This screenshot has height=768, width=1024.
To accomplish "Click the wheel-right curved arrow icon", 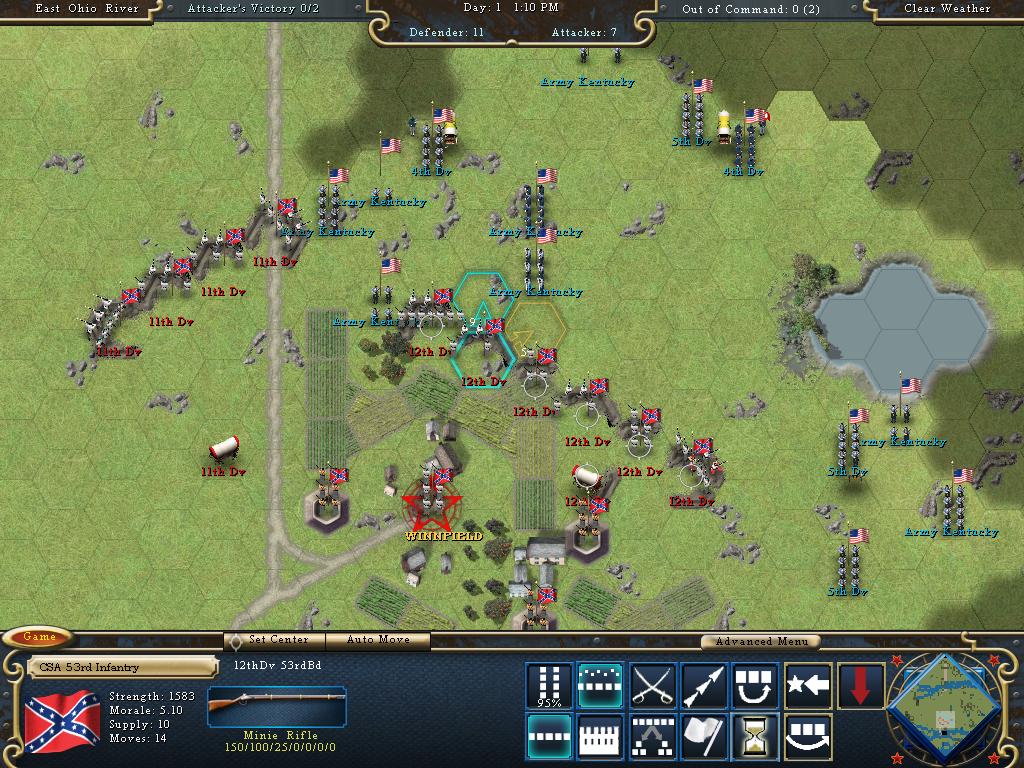I will (808, 737).
